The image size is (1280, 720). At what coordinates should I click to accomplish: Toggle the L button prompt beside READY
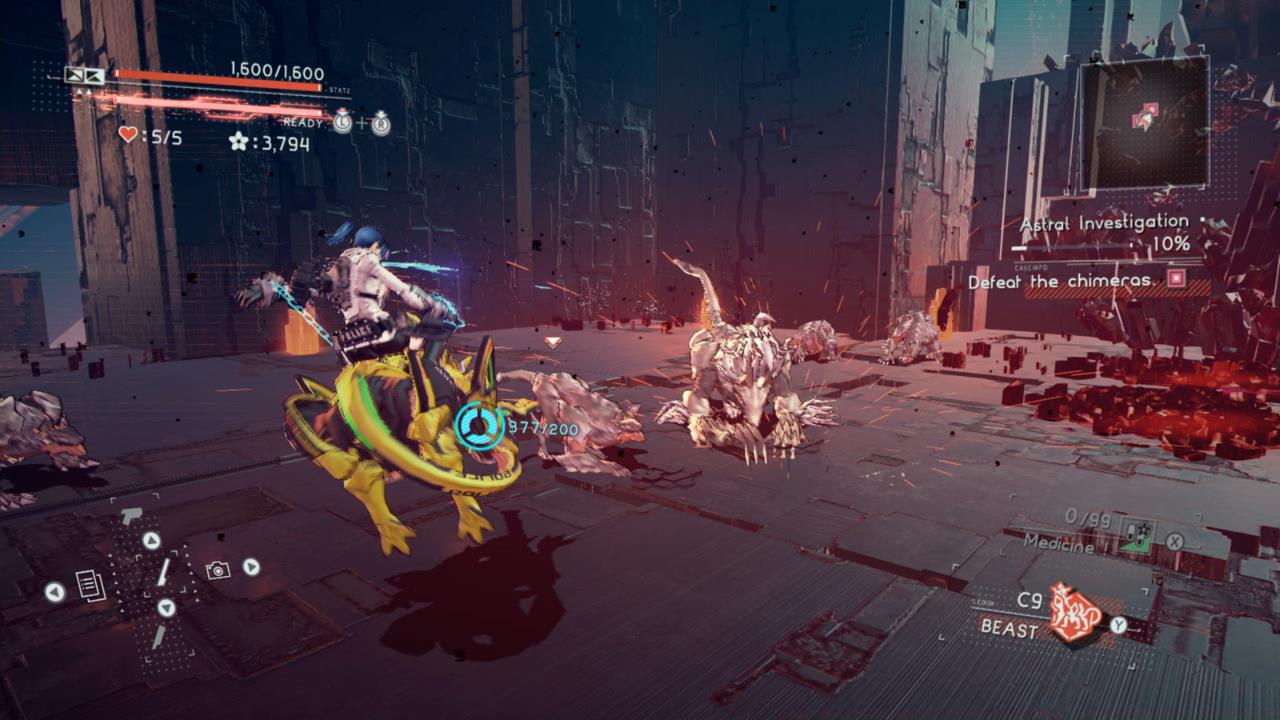342,123
